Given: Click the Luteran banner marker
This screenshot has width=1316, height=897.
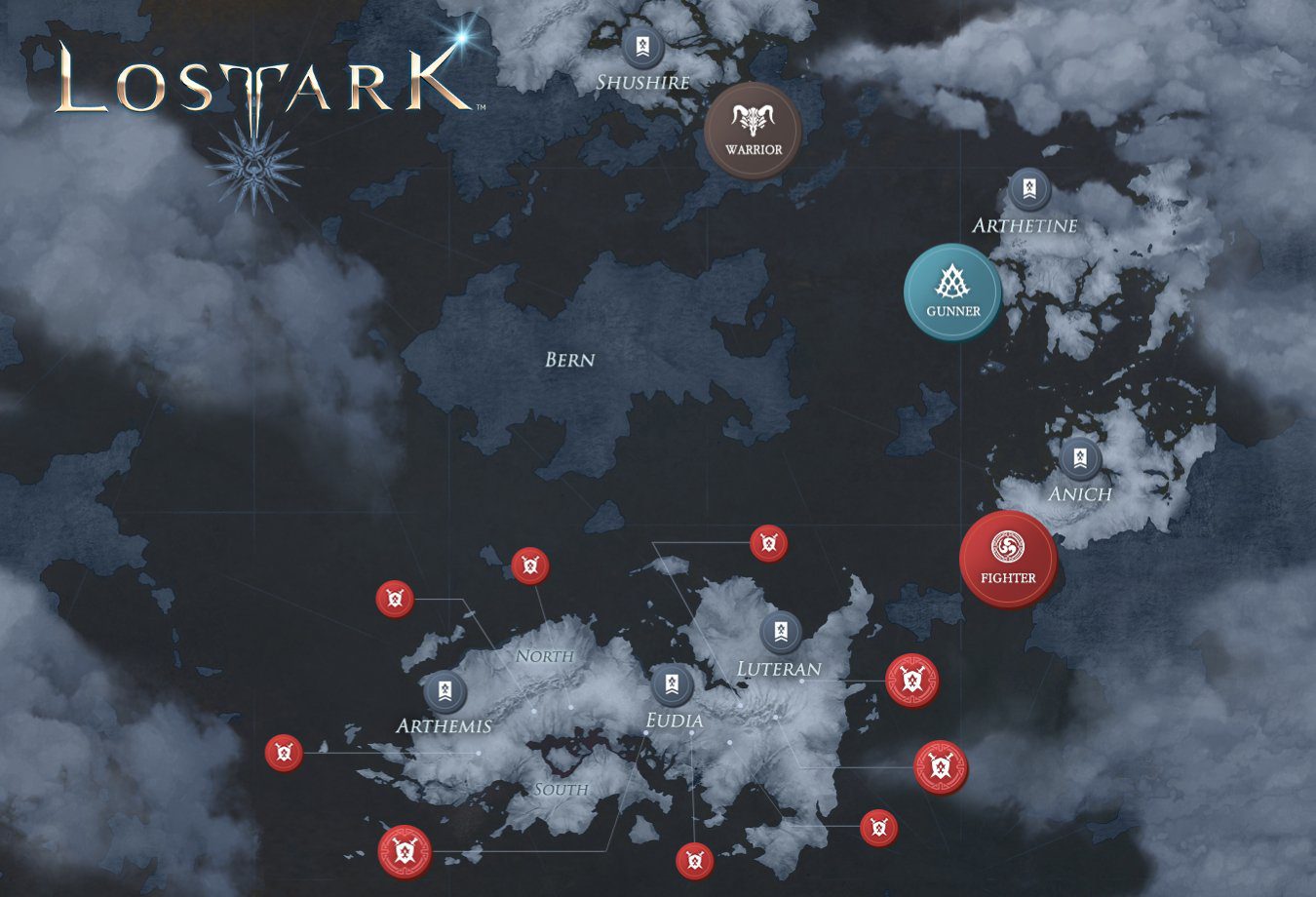Looking at the screenshot, I should point(779,632).
